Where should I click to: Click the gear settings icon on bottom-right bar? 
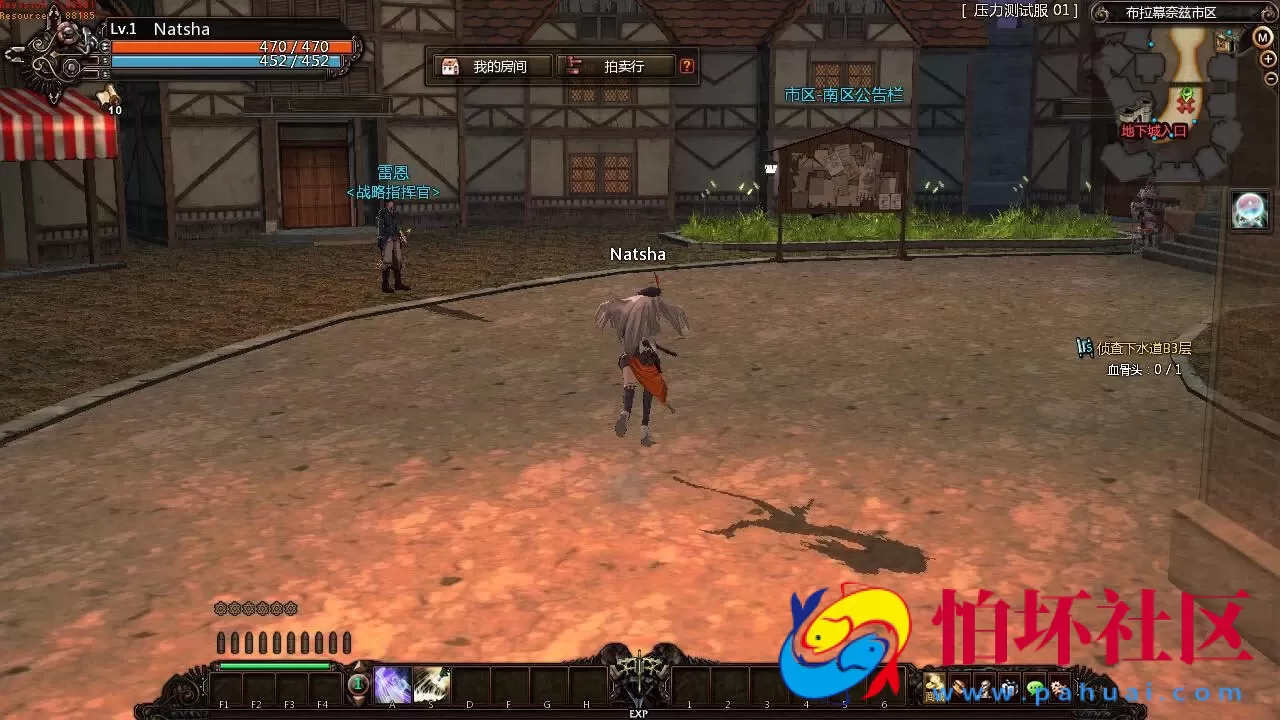1058,686
